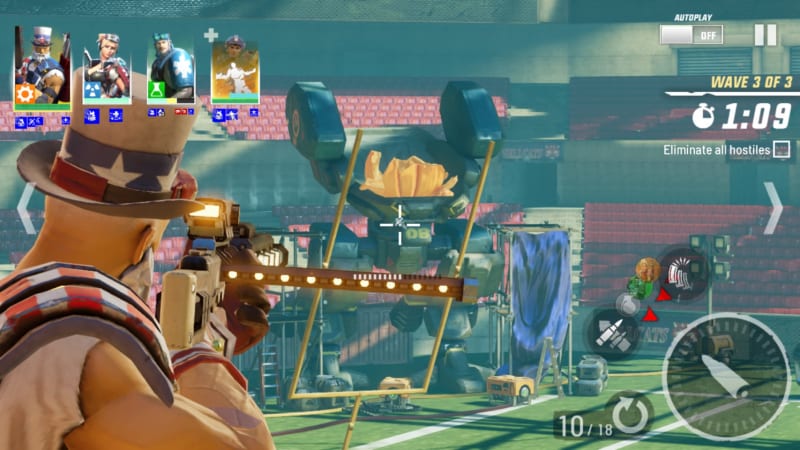The width and height of the screenshot is (800, 450).
Task: Select the Uncle Sam hat hero portrait
Action: 42,68
